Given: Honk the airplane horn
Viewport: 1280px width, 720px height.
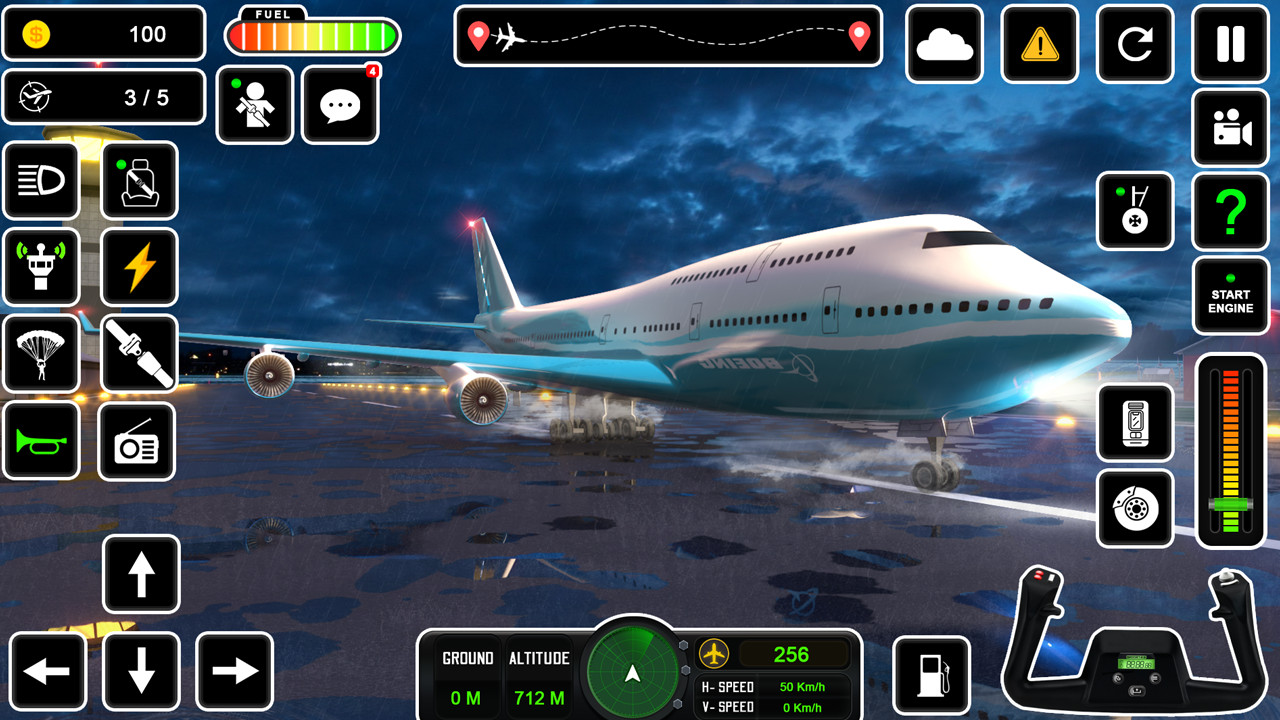Looking at the screenshot, I should coord(41,442).
